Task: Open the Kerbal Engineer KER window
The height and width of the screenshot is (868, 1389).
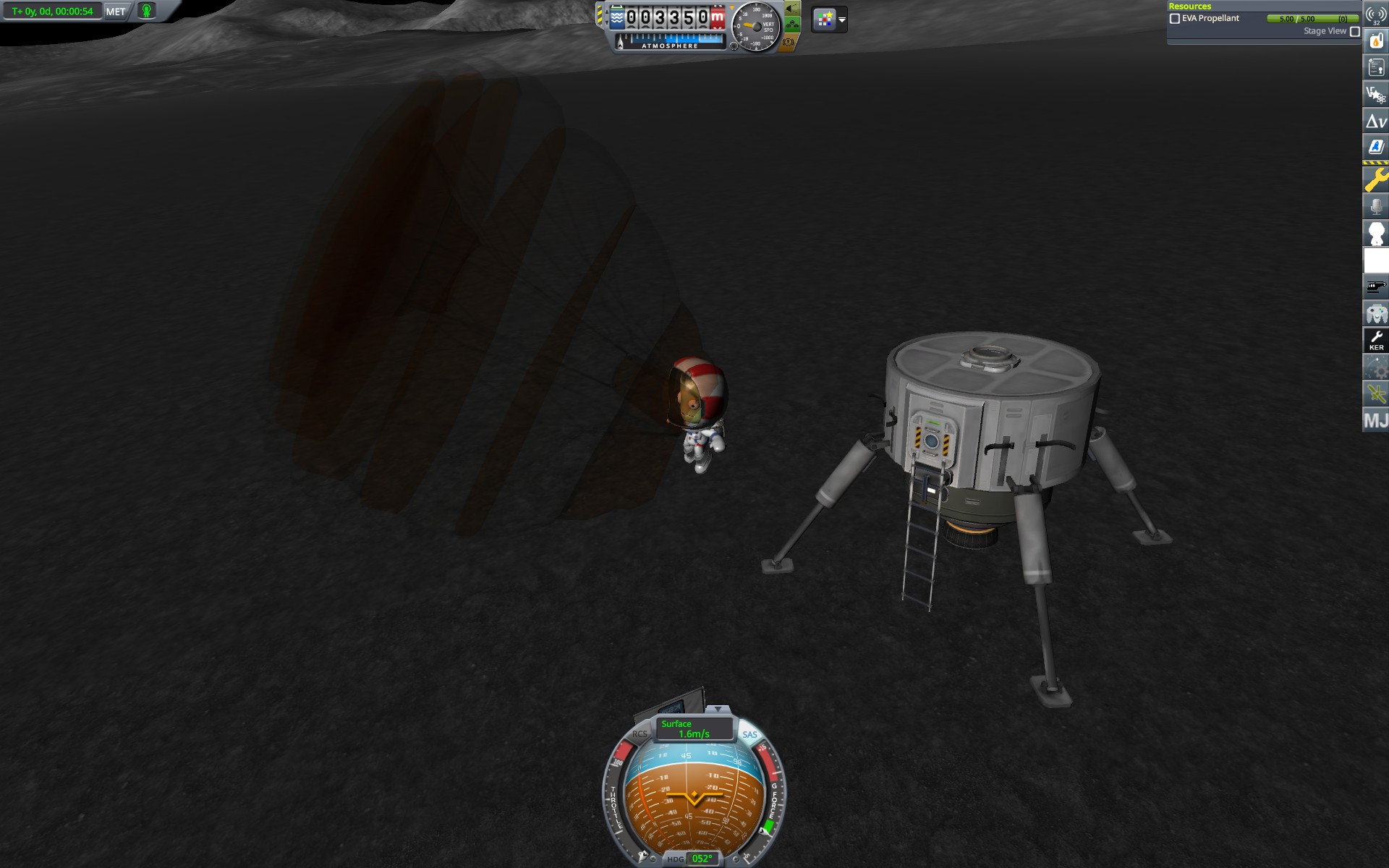Action: click(1376, 340)
